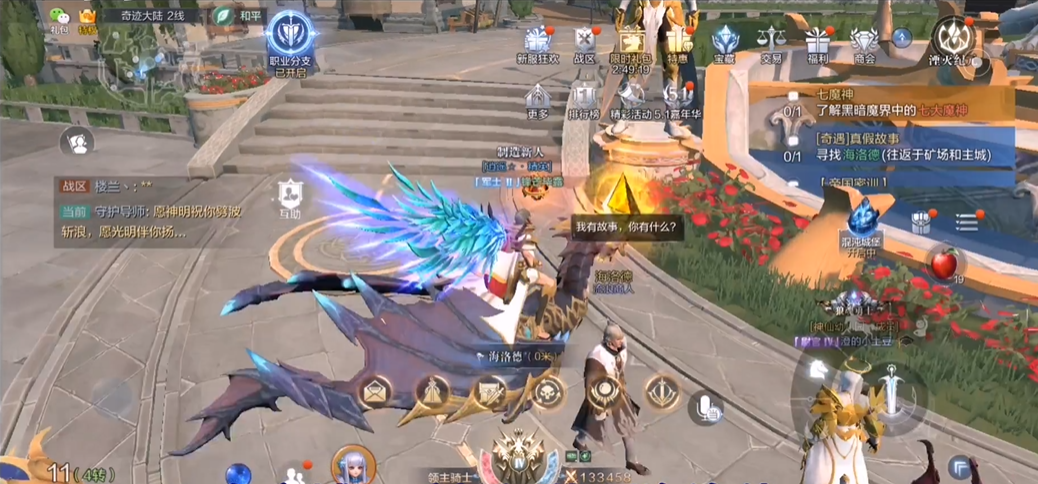Open the mail envelope icon
This screenshot has height=484, width=1038.
click(375, 392)
